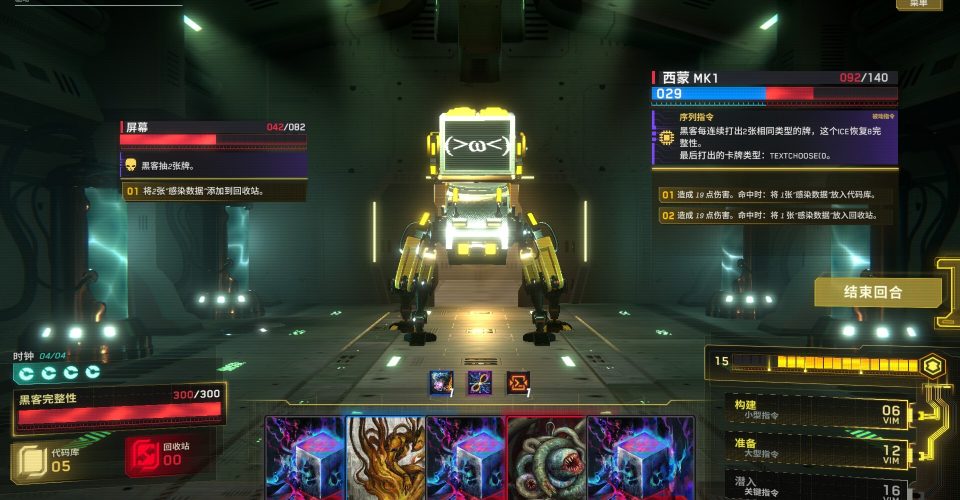Viewport: 960px width, 500px height.
Task: Open the 代码库 deck pile
Action: tap(45, 461)
